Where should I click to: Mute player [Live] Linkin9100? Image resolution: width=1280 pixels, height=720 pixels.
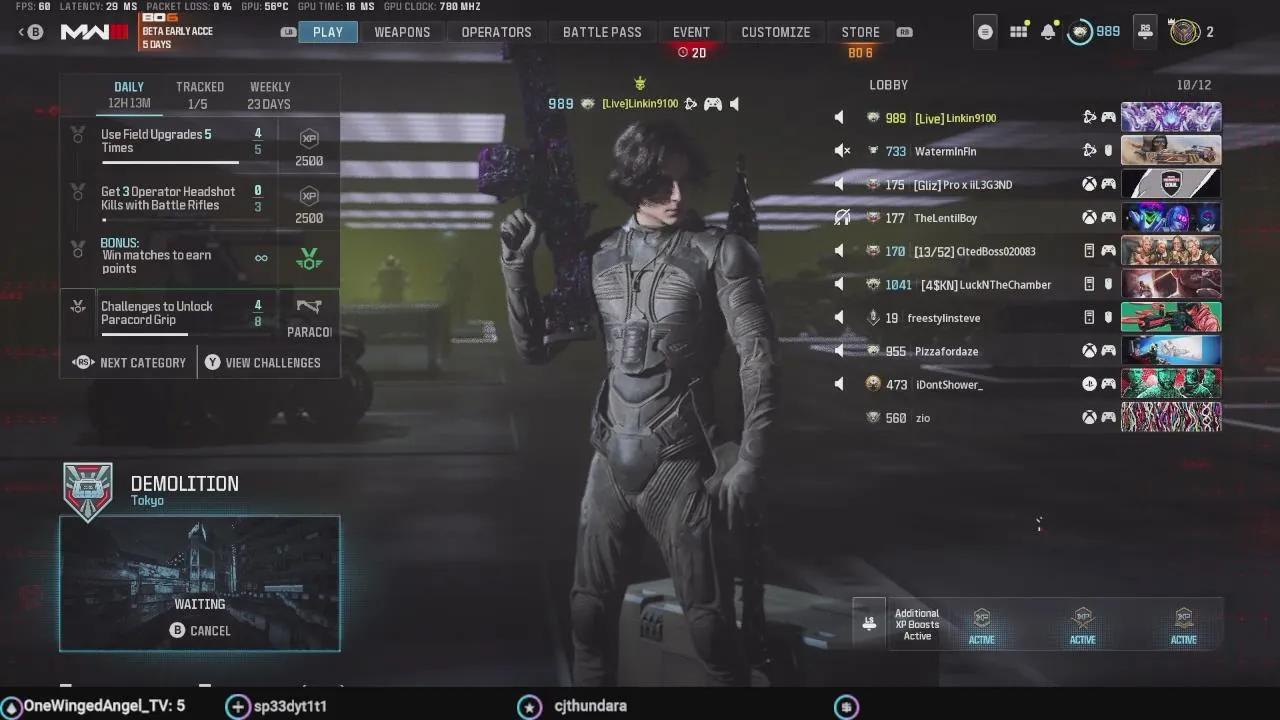[x=839, y=117]
